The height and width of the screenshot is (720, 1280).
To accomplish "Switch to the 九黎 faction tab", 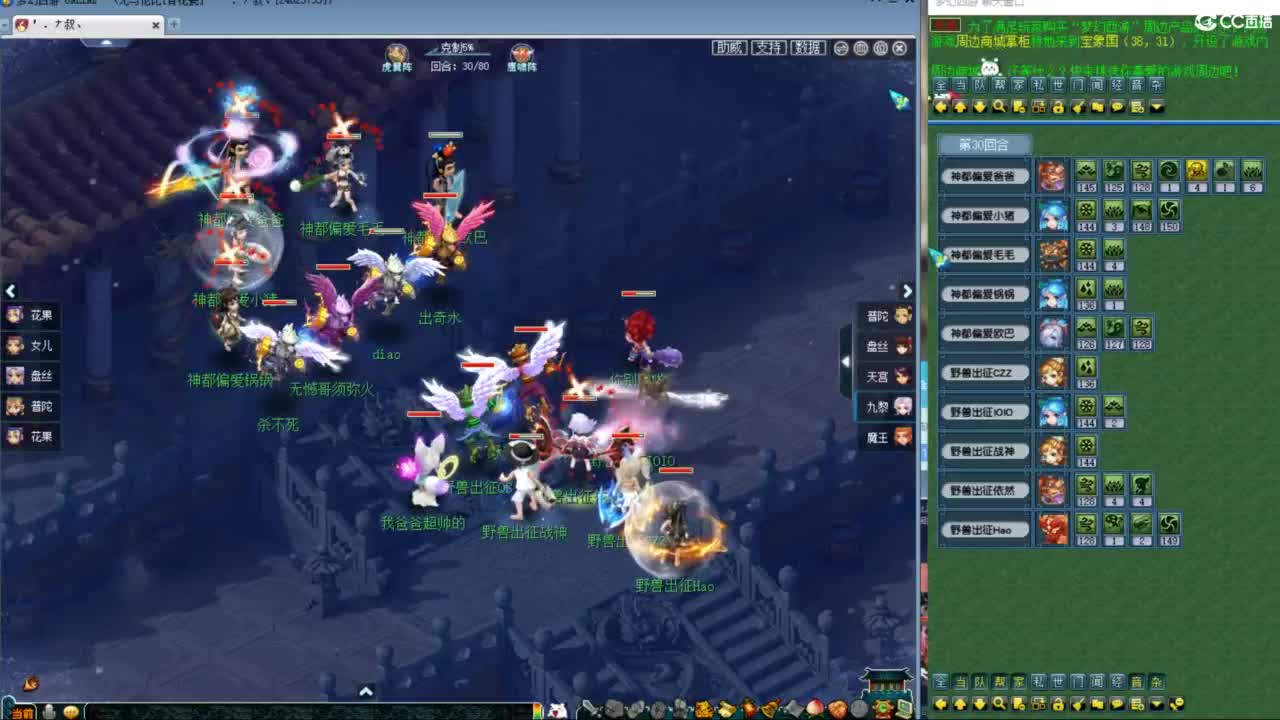I will [x=886, y=408].
